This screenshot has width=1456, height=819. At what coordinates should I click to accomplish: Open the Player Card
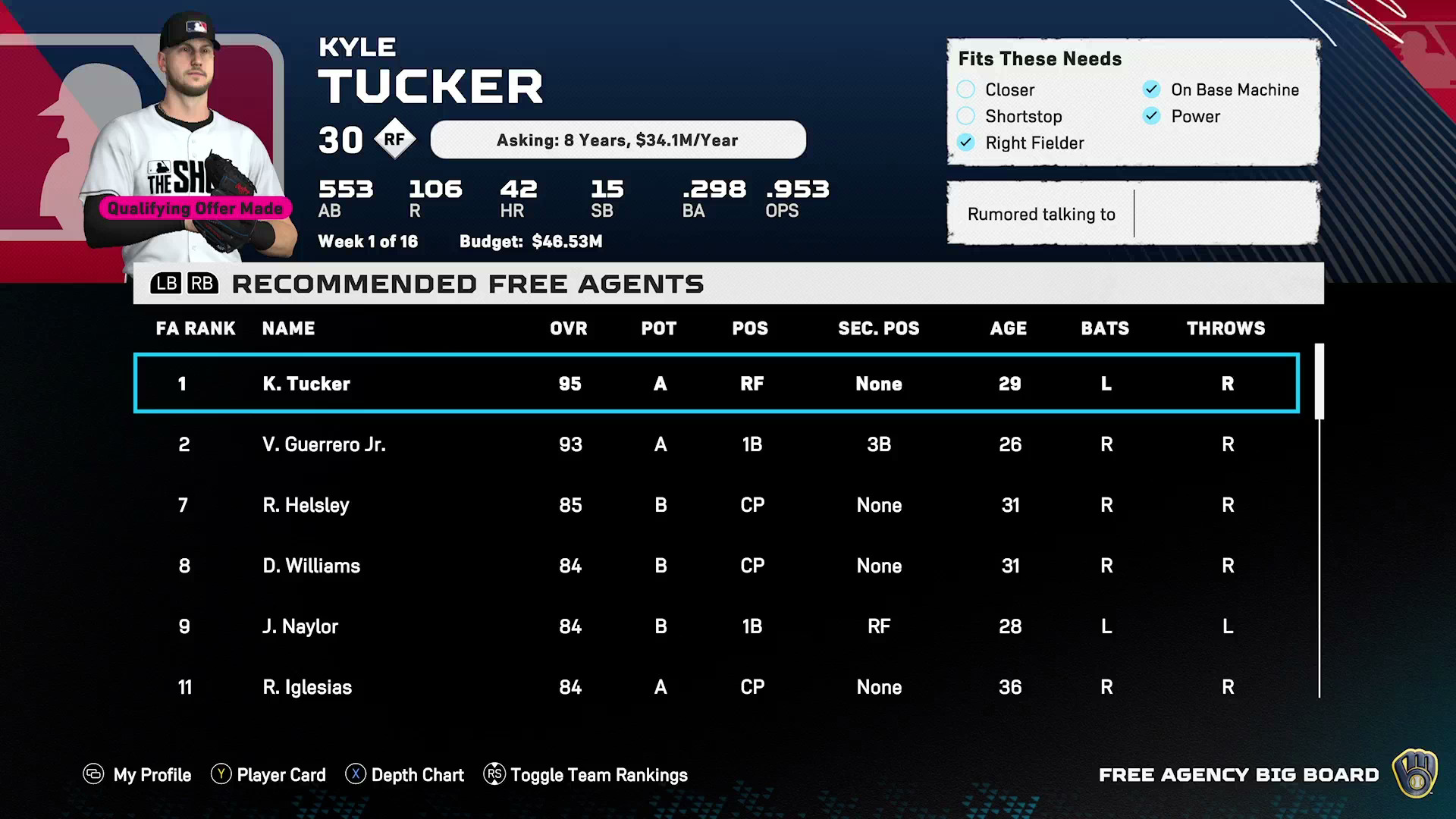click(x=268, y=775)
